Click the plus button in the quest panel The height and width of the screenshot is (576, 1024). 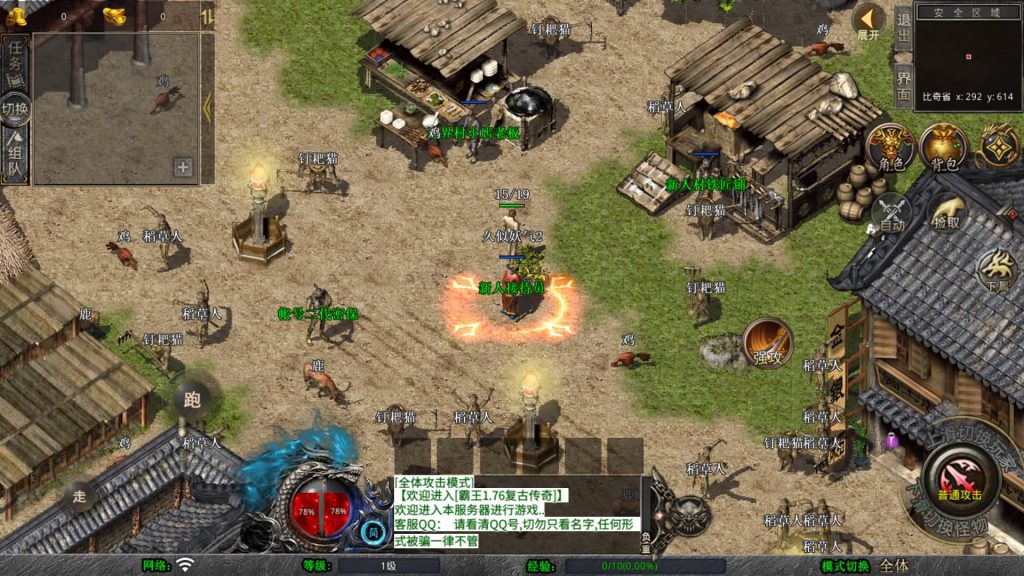click(183, 167)
